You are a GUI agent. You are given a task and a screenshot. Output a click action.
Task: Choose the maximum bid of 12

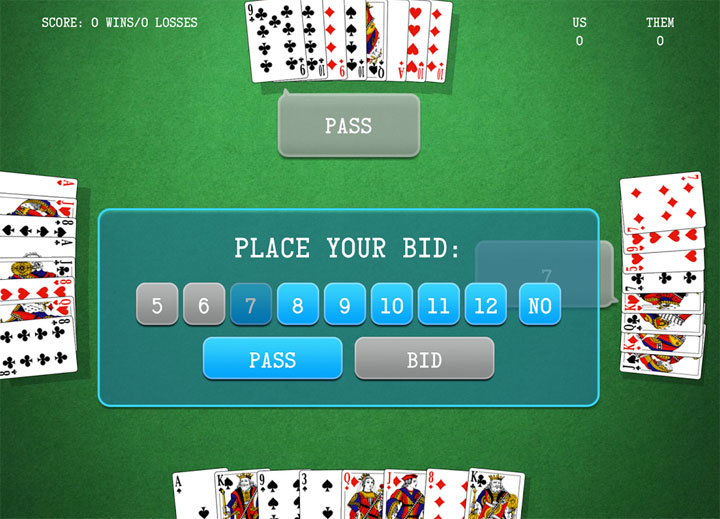coord(486,305)
